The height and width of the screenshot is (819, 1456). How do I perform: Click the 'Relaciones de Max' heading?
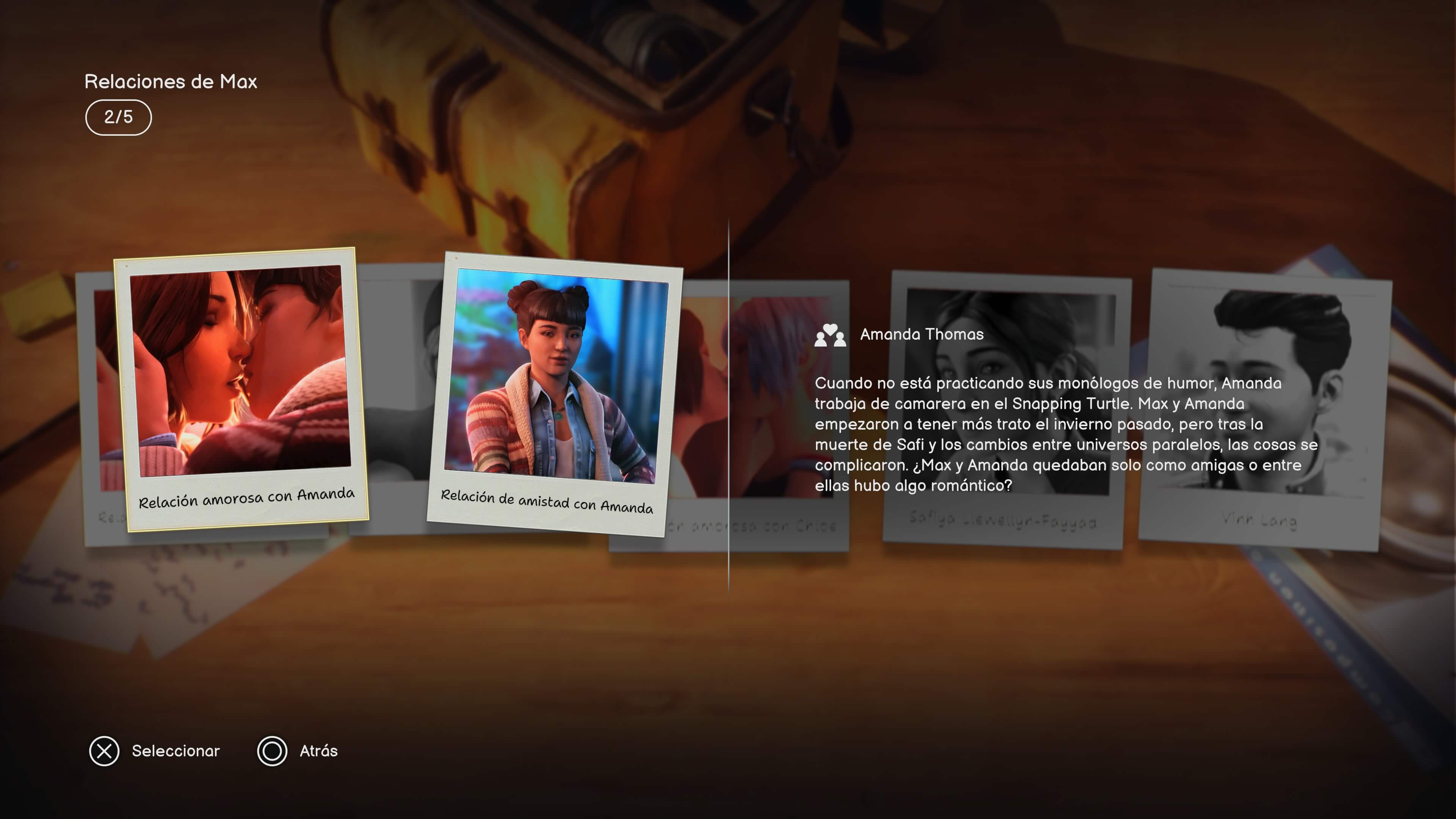click(171, 81)
